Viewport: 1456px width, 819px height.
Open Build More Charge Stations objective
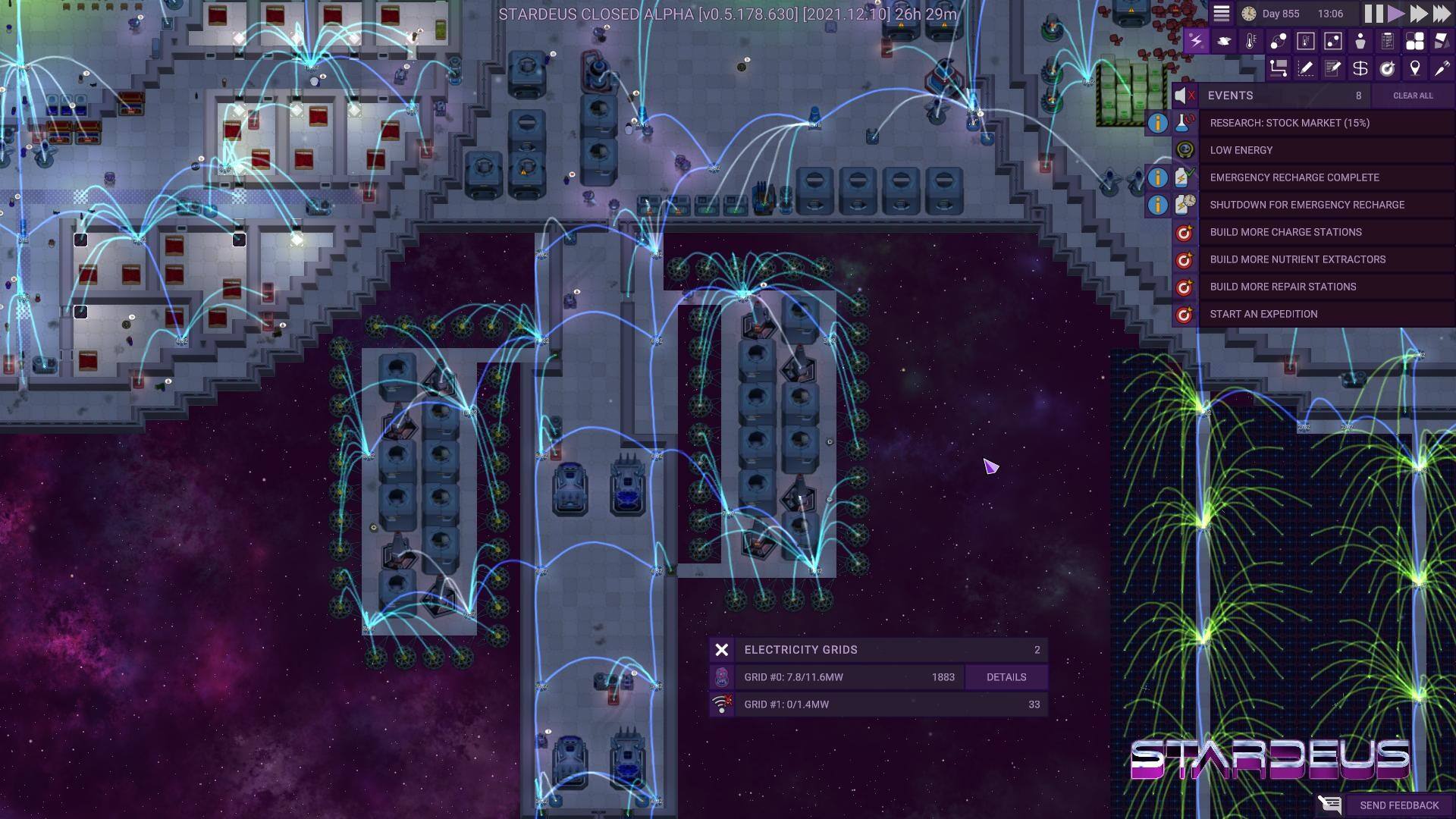[x=1285, y=232]
